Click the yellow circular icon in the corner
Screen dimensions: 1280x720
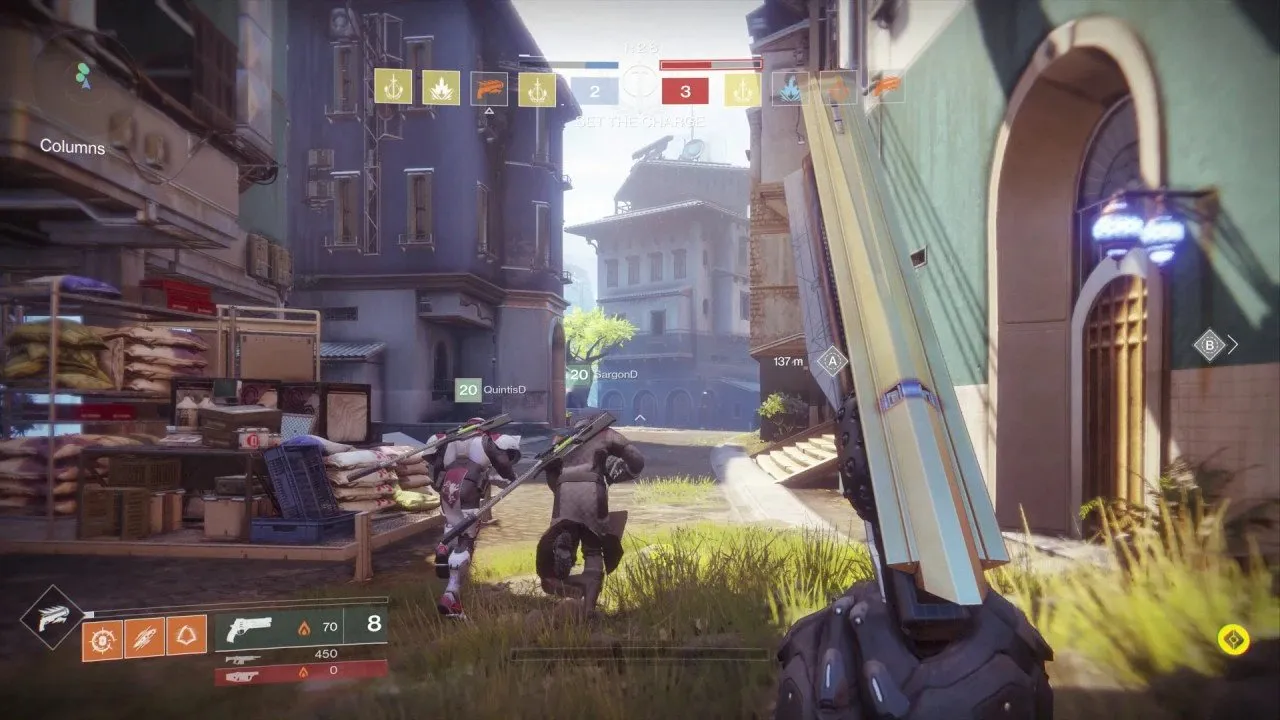pyautogui.click(x=1233, y=639)
